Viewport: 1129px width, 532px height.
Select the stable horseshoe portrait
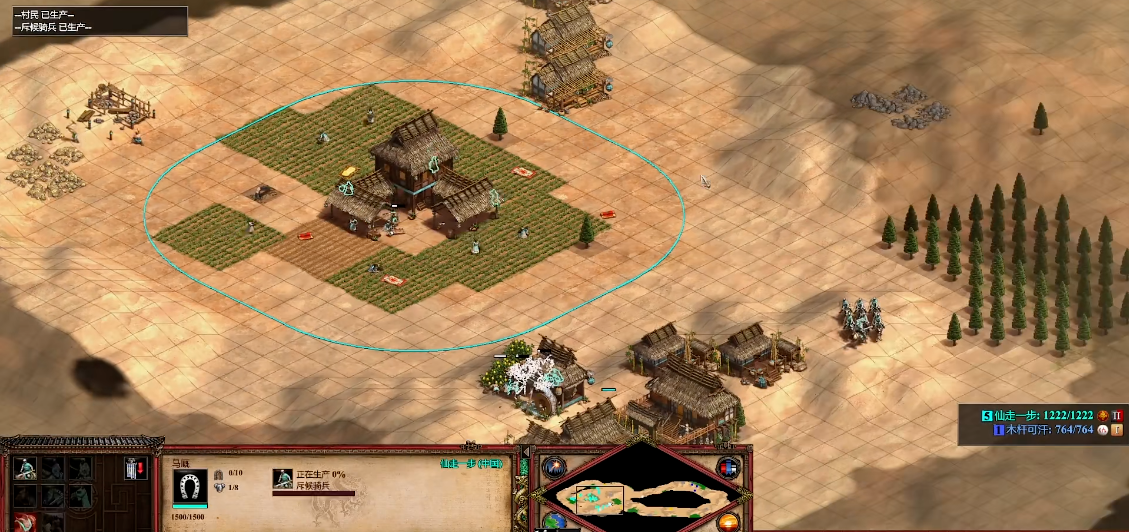tap(189, 485)
